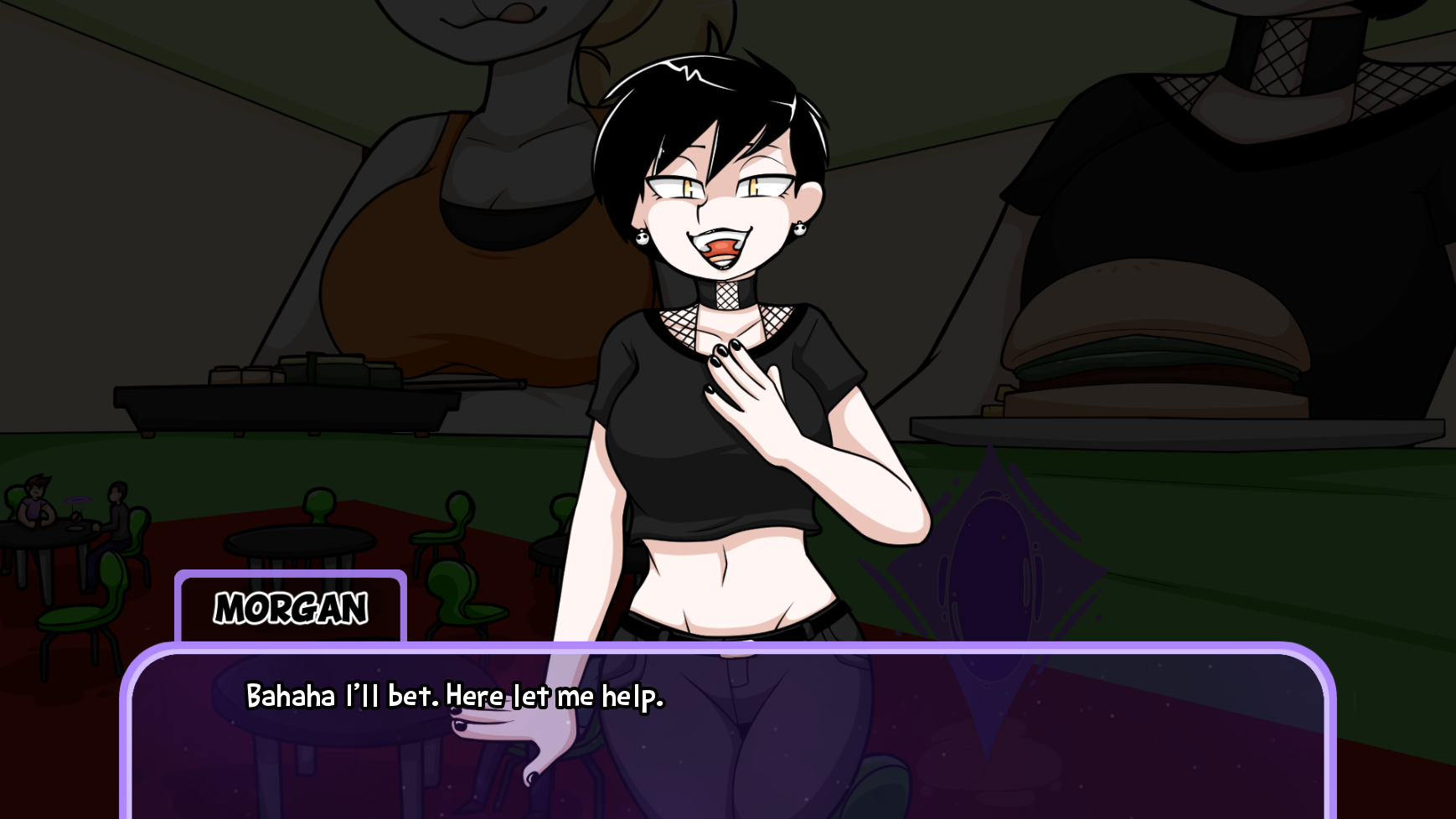Click the purple dialogue box to continue
The height and width of the screenshot is (819, 1456).
[x=727, y=737]
